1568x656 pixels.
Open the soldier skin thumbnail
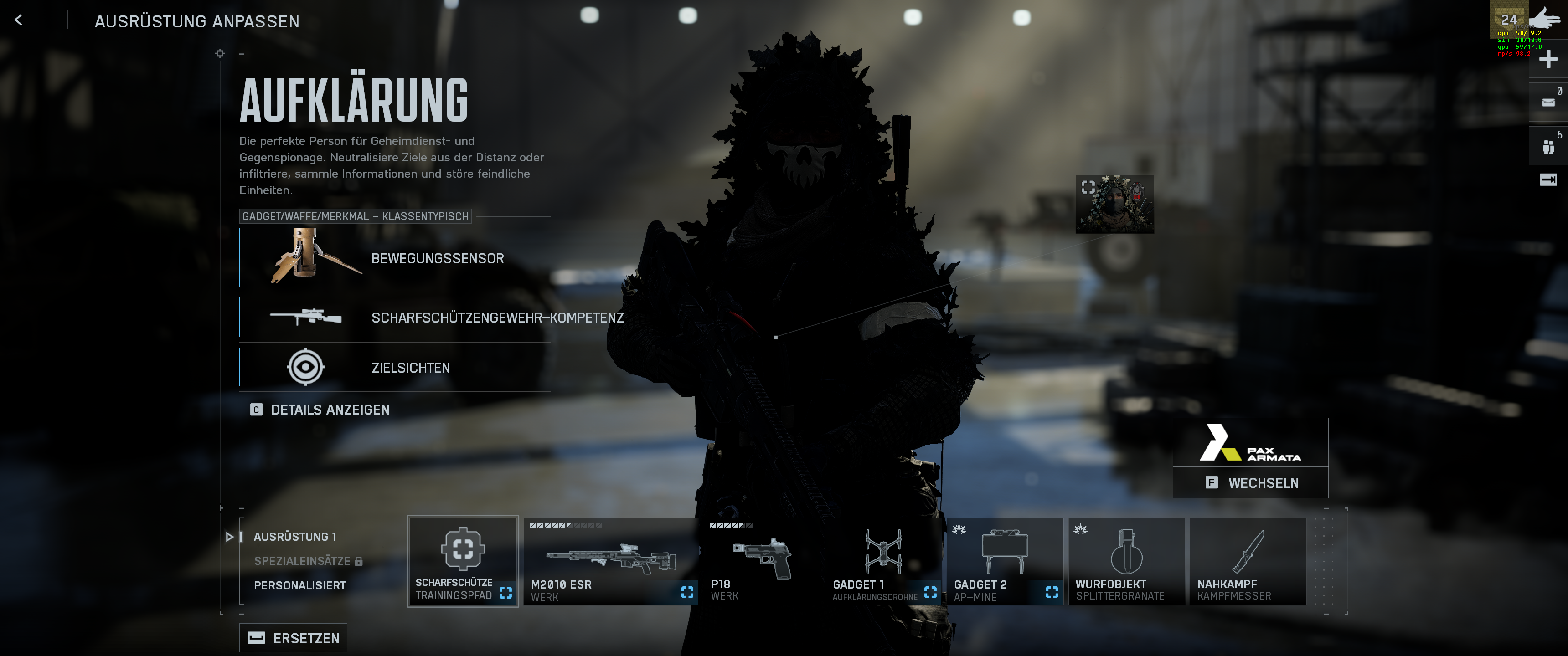[1114, 204]
